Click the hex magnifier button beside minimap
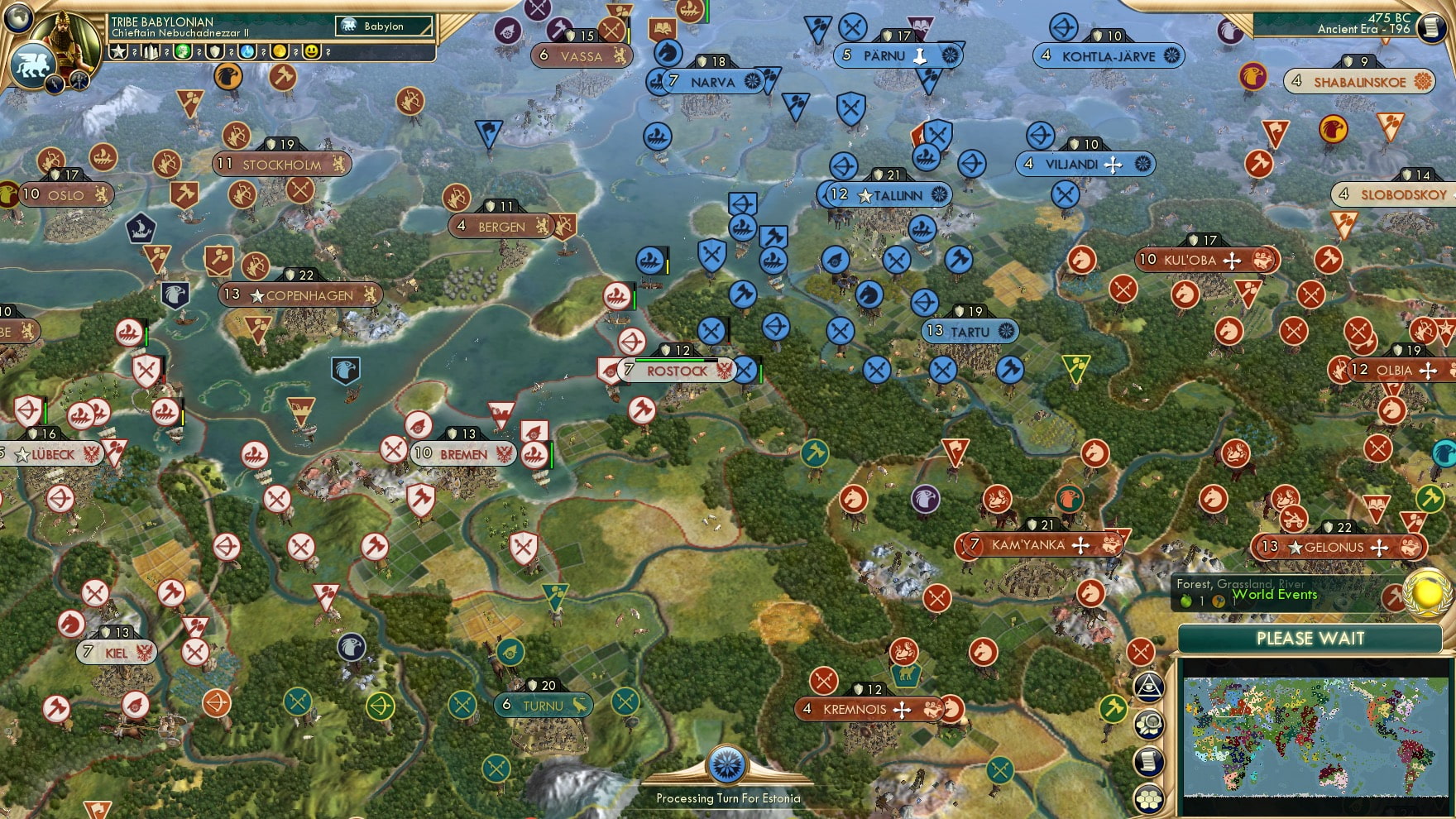The image size is (1456, 819). [x=1149, y=725]
